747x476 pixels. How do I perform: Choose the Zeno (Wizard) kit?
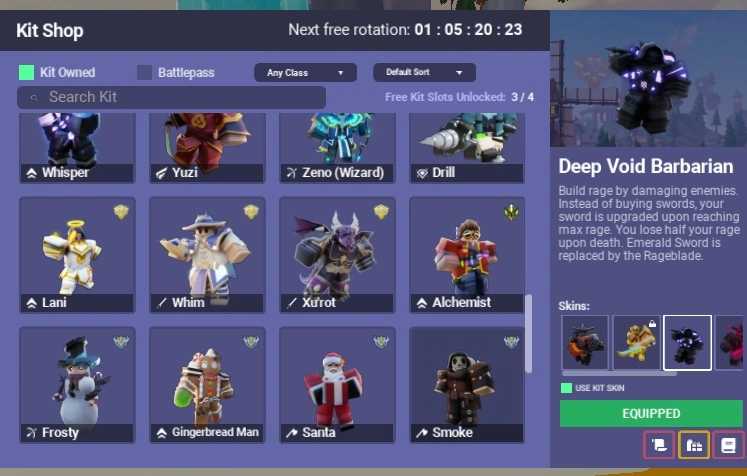[x=337, y=147]
